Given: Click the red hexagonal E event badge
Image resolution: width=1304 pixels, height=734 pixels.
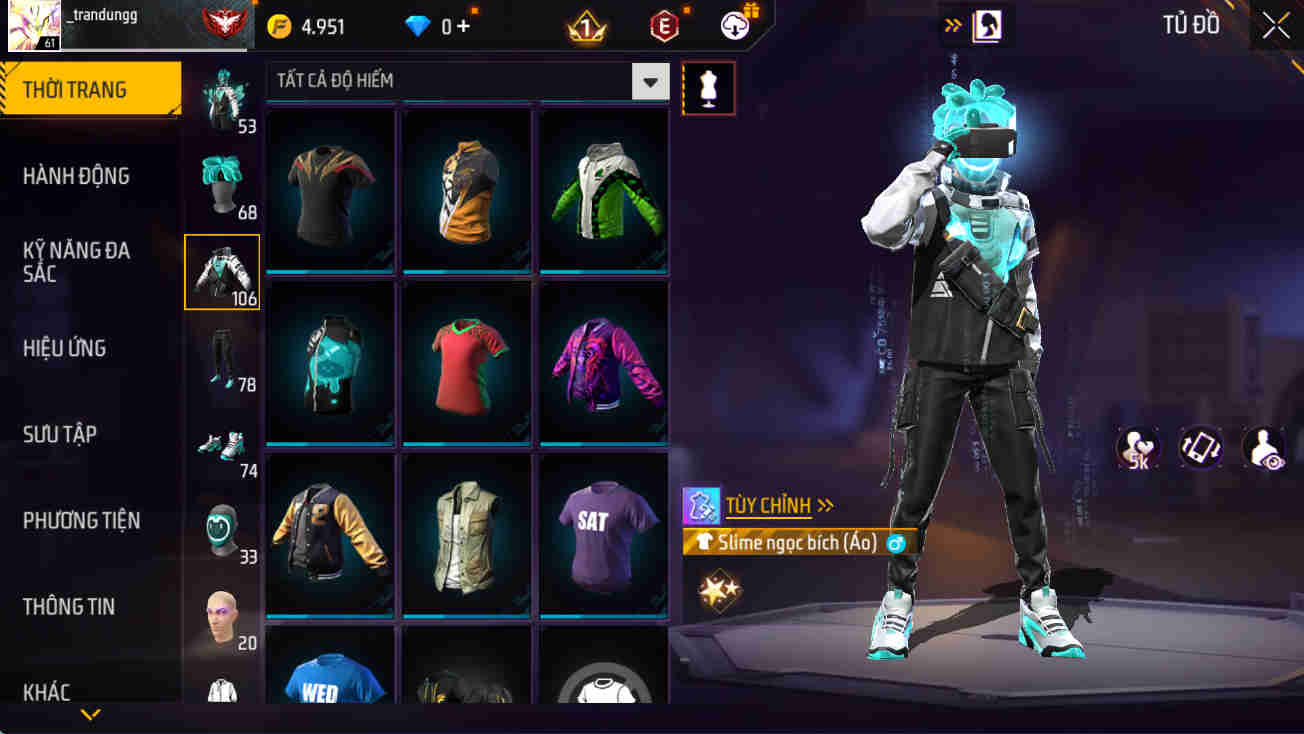Looking at the screenshot, I should pyautogui.click(x=665, y=26).
